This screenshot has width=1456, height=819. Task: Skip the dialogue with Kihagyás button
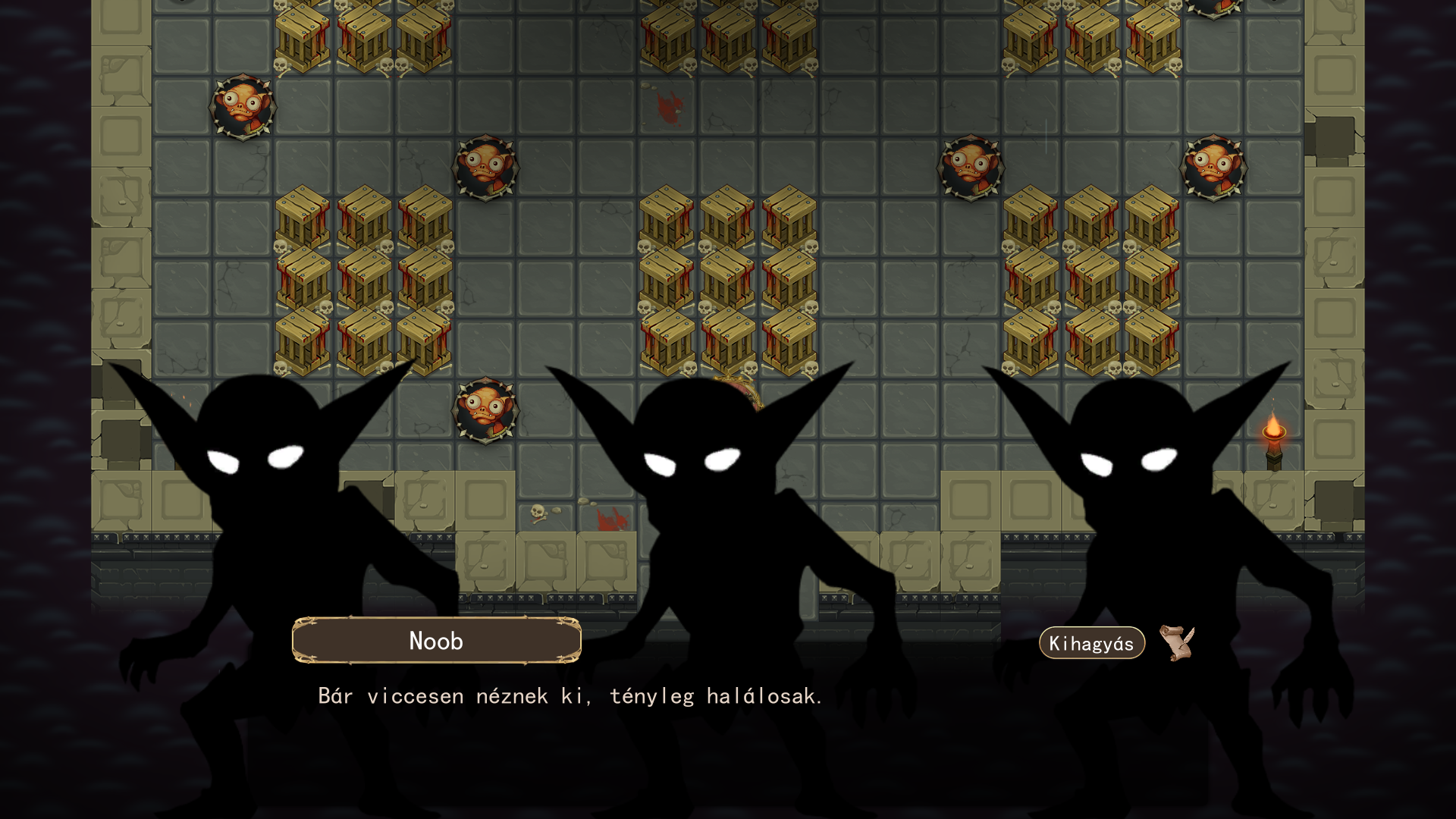pos(1091,643)
